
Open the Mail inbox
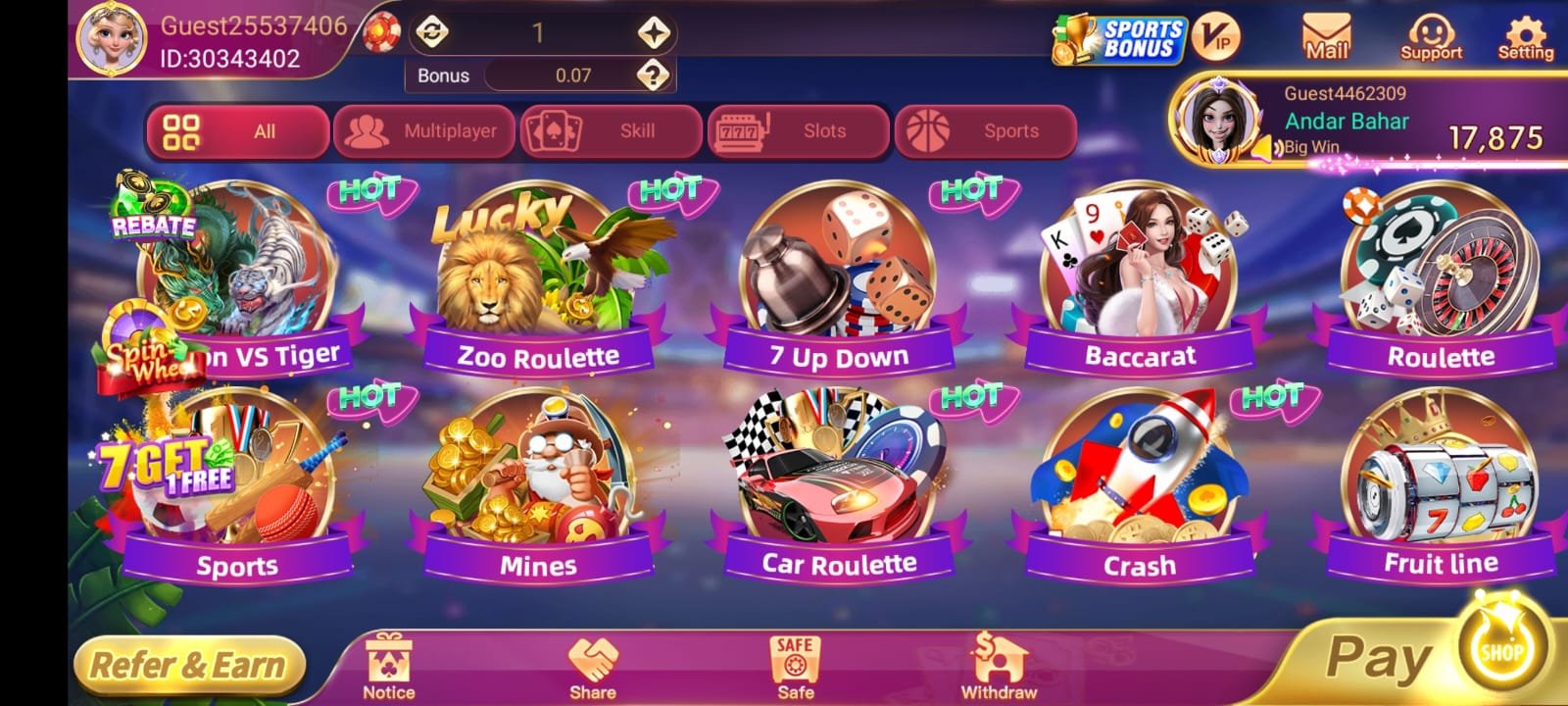click(x=1326, y=39)
